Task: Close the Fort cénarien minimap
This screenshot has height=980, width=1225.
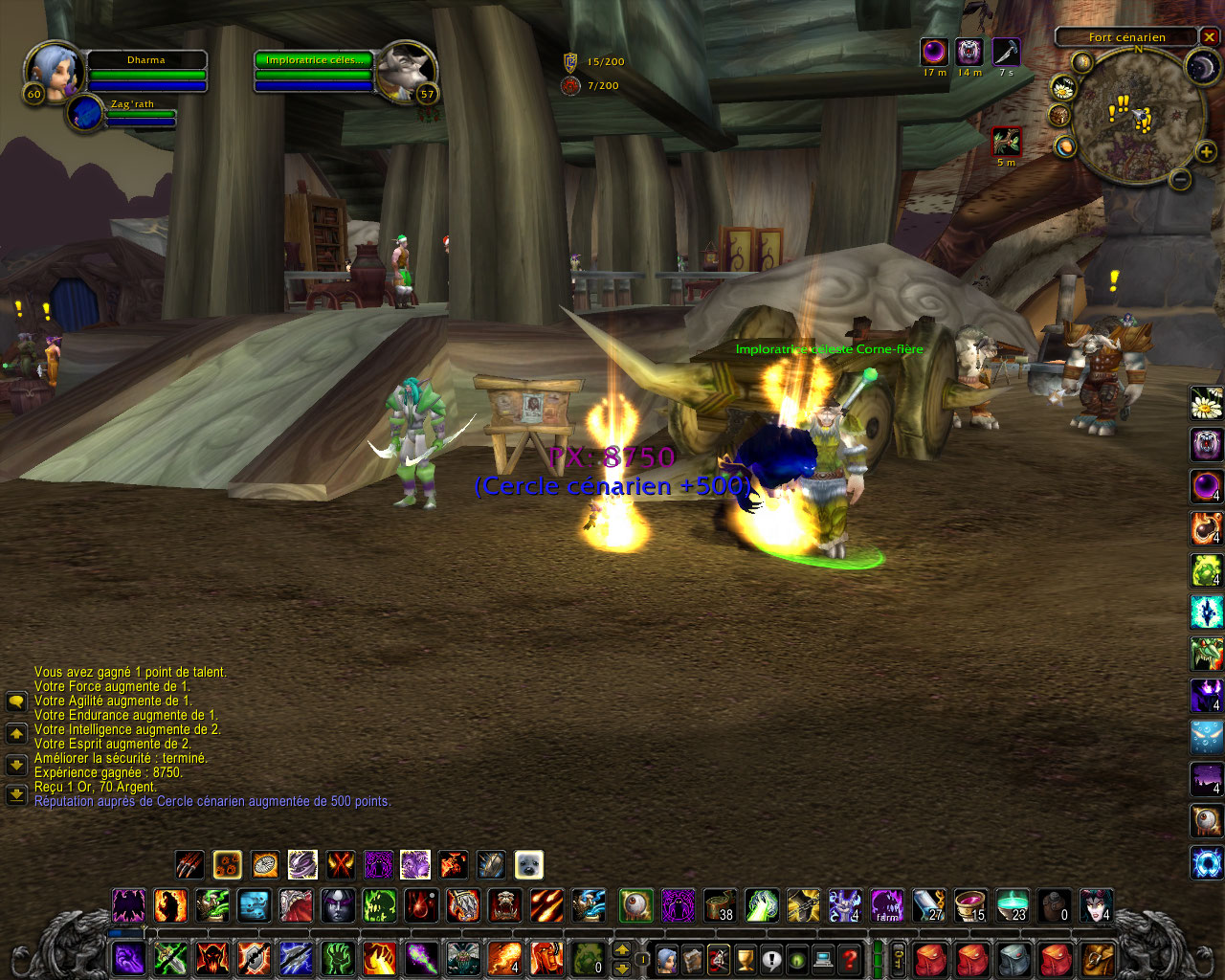Action: (x=1210, y=37)
